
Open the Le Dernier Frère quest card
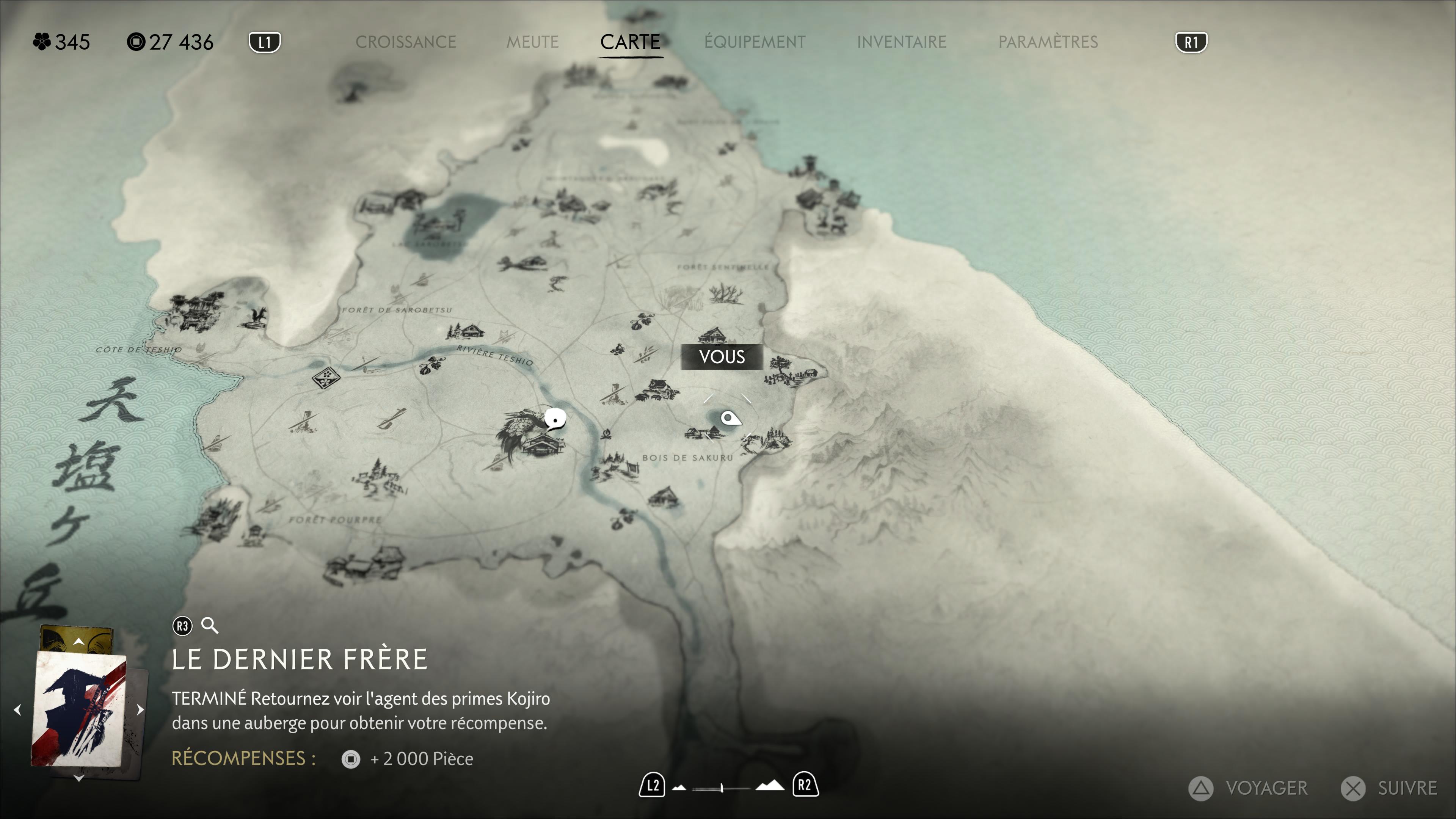coord(79,709)
